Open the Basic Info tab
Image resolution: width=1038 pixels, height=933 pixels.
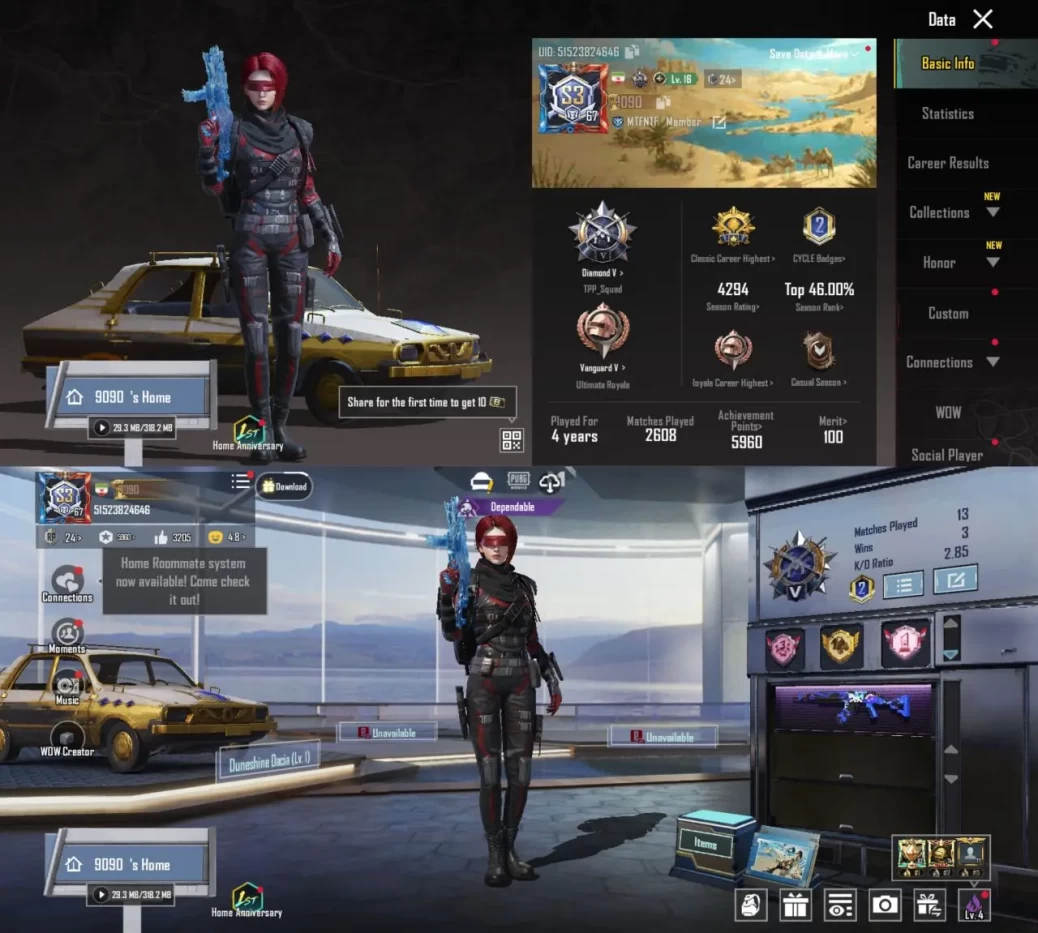point(947,63)
